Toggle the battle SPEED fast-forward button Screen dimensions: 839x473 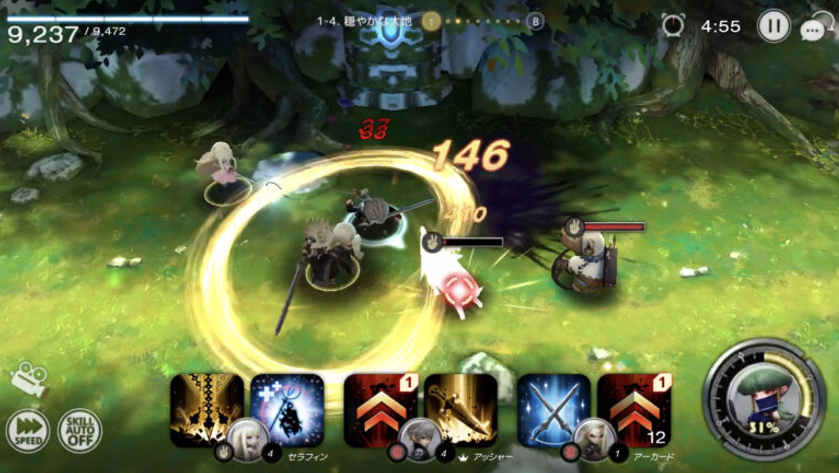click(27, 431)
